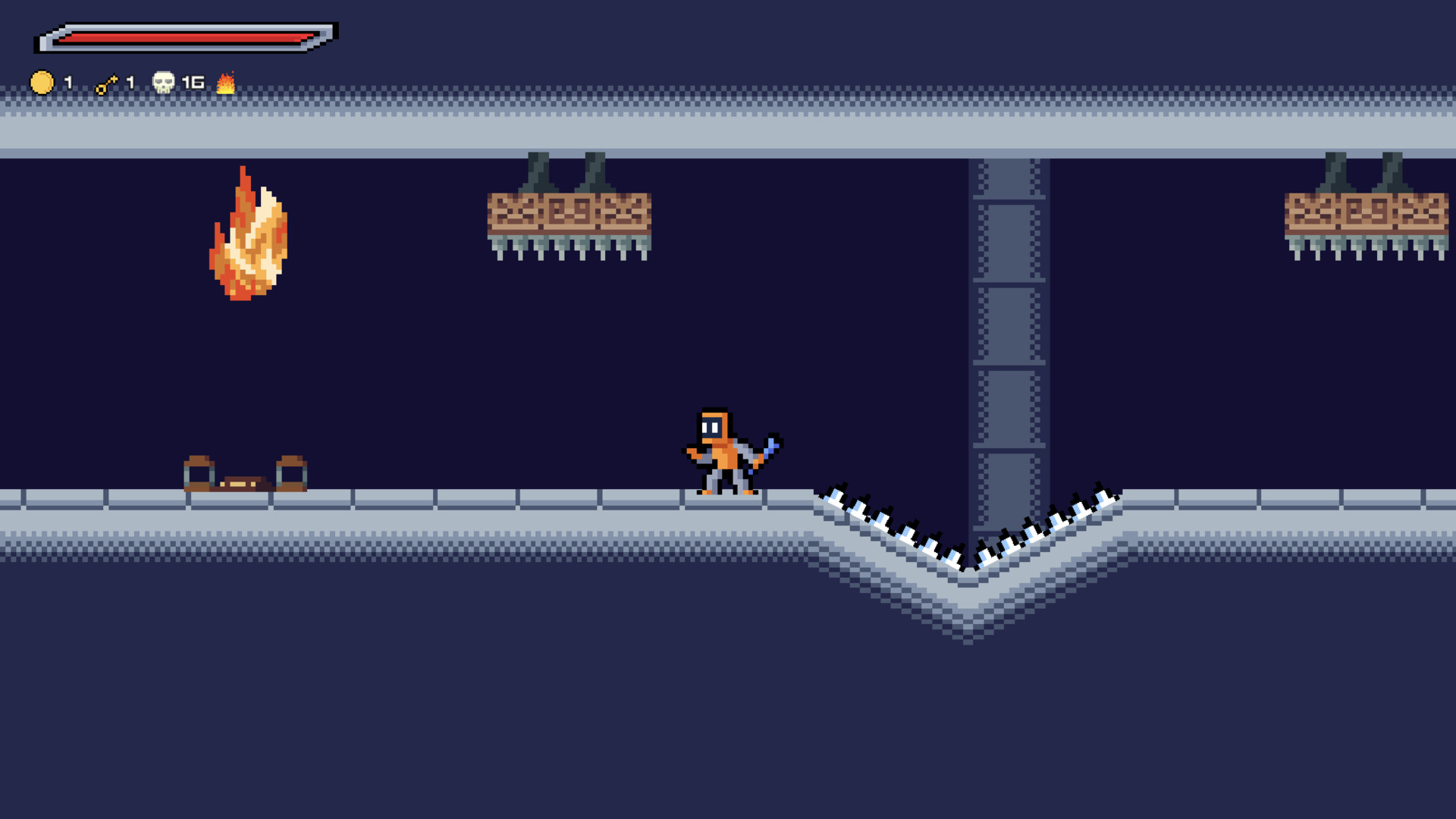Click the skull counter icon
The height and width of the screenshot is (819, 1456).
coord(163,82)
